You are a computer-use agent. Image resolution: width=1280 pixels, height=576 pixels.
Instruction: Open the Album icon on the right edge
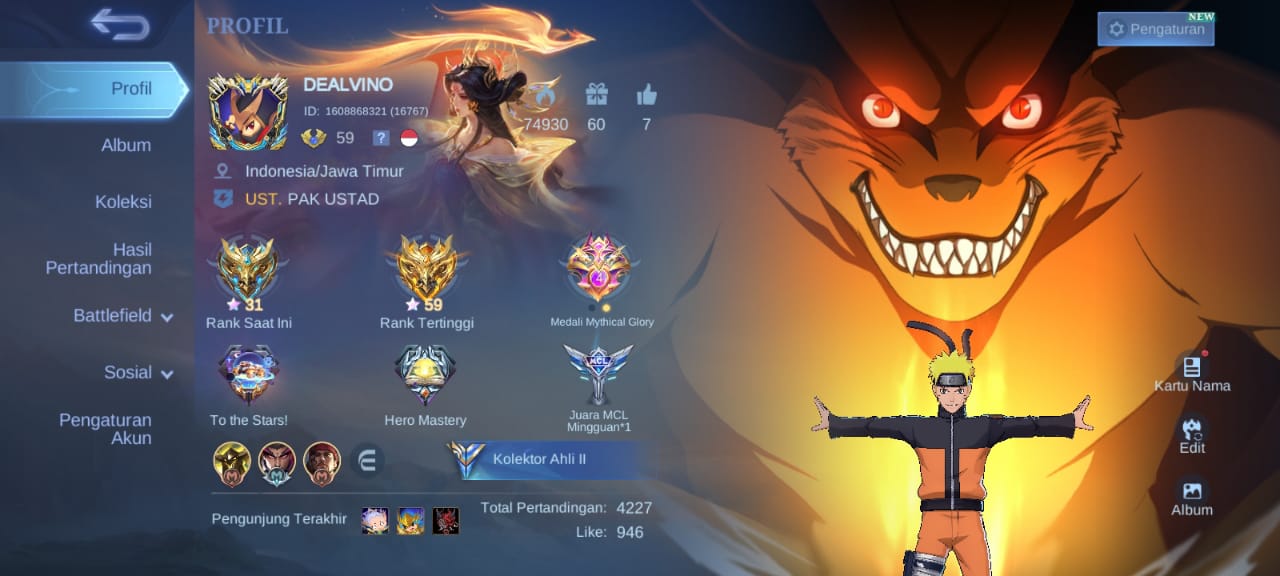pyautogui.click(x=1192, y=496)
